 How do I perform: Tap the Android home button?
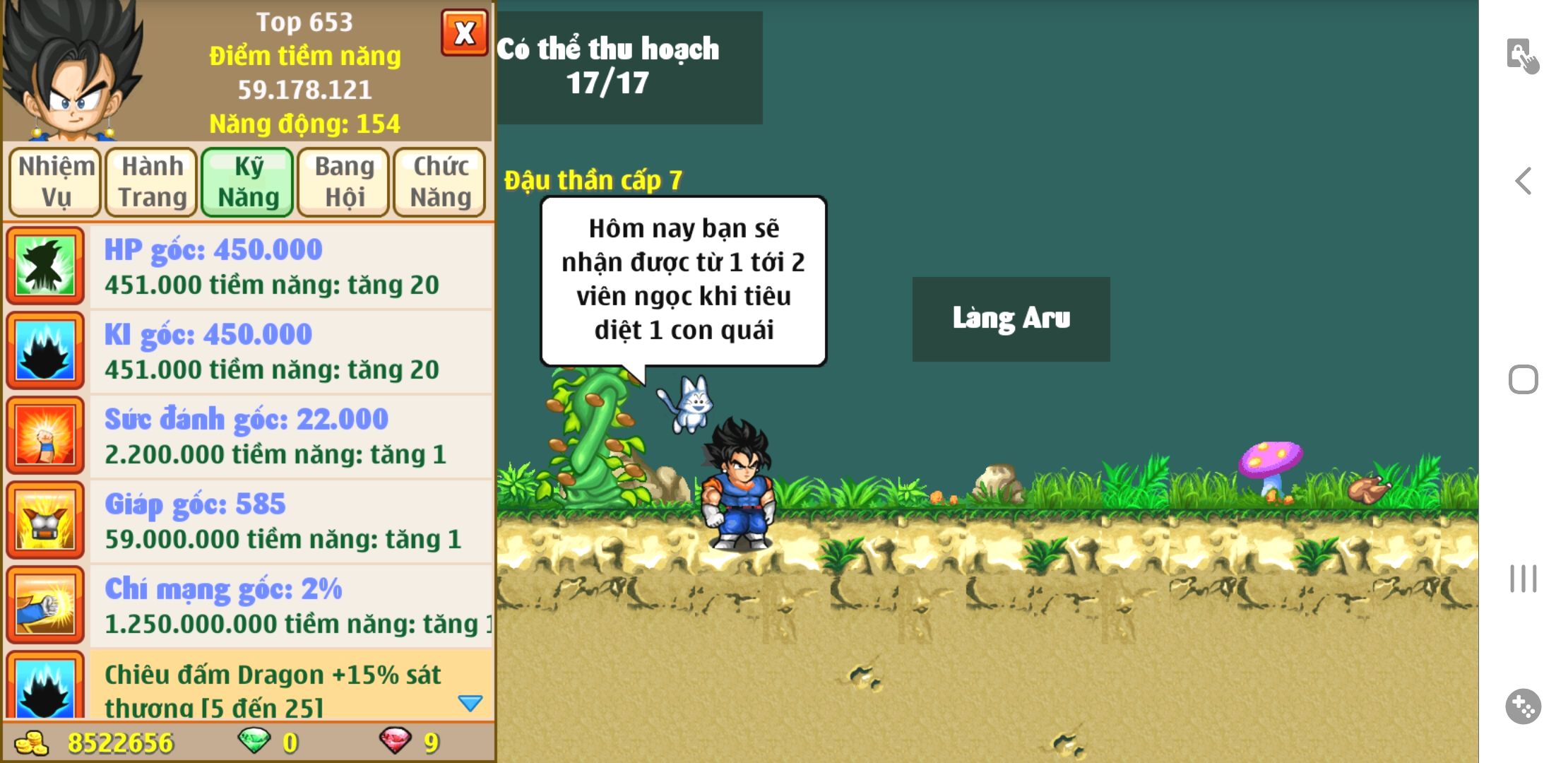(x=1524, y=380)
